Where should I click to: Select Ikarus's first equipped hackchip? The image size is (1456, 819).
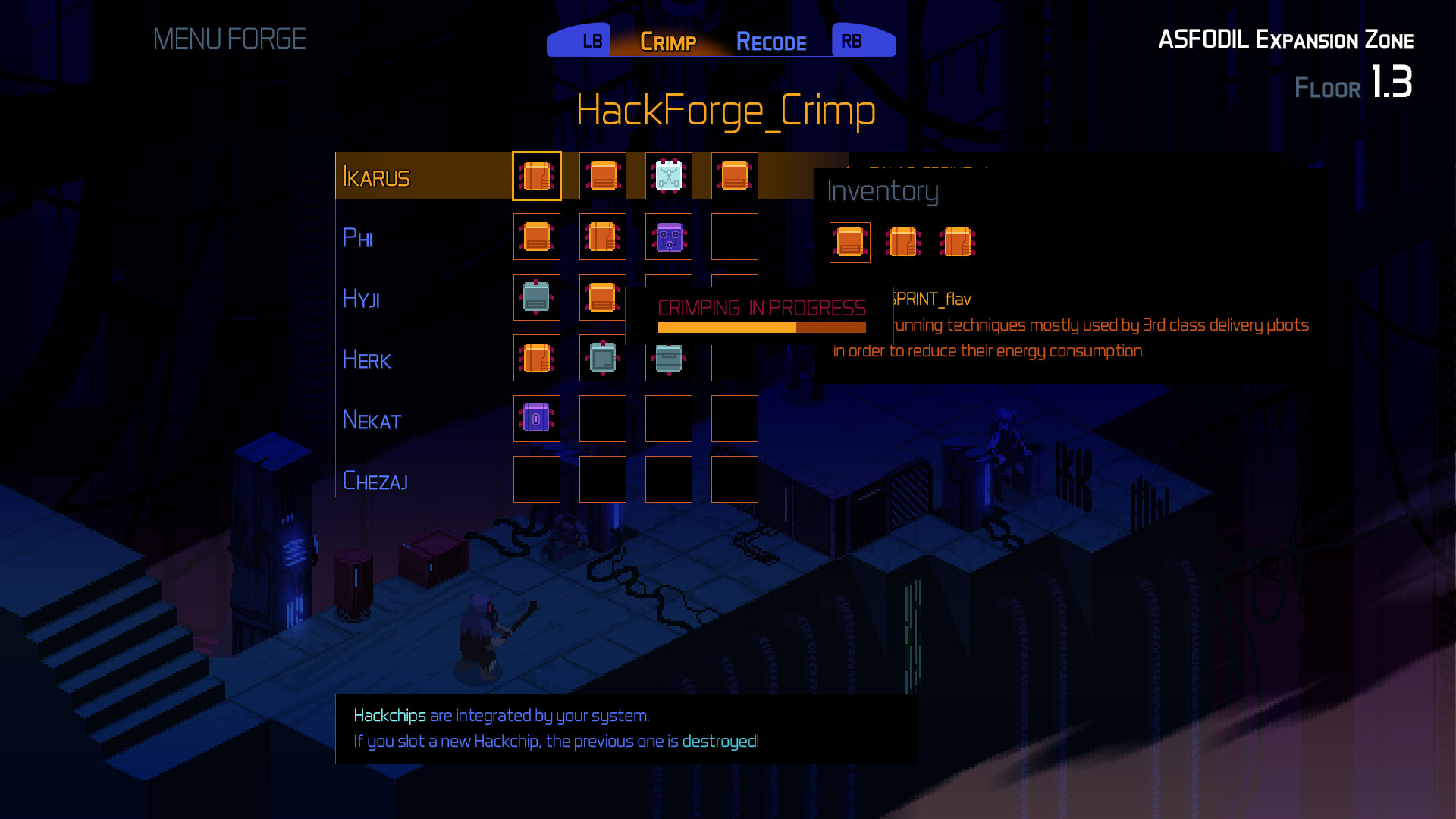coord(537,176)
